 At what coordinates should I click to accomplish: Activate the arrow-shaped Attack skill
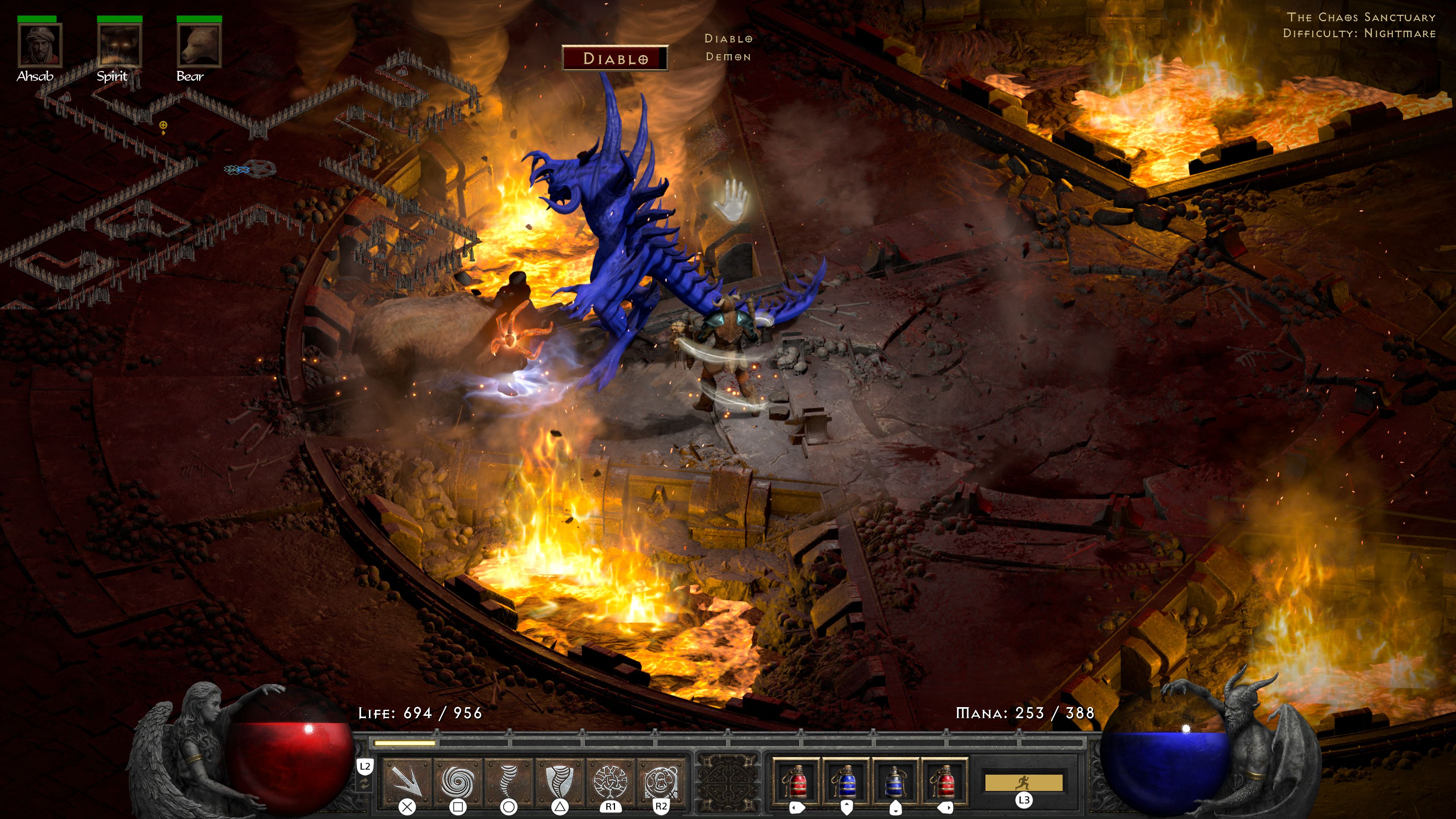coord(407,780)
